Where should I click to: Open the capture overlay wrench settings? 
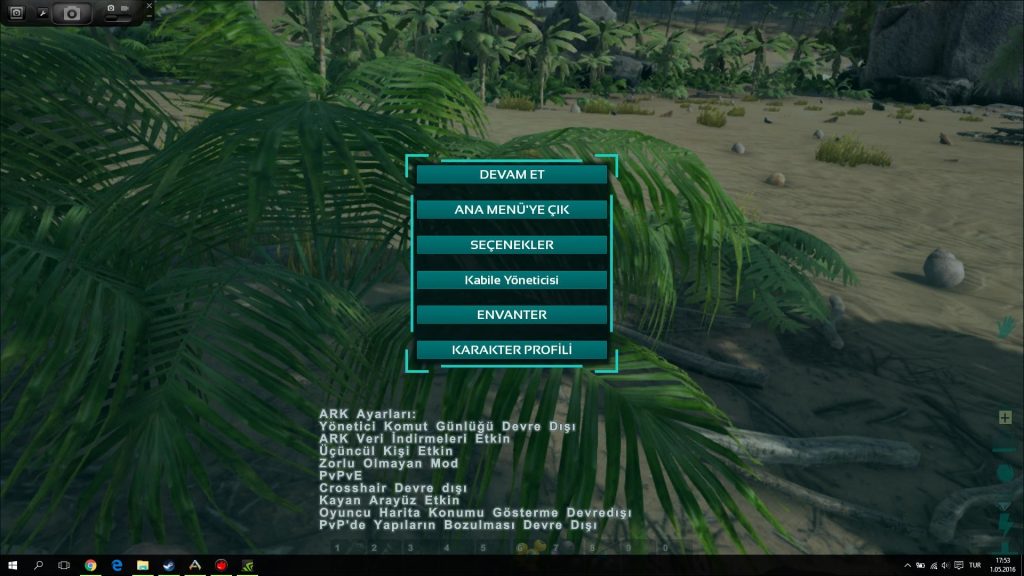coord(43,13)
